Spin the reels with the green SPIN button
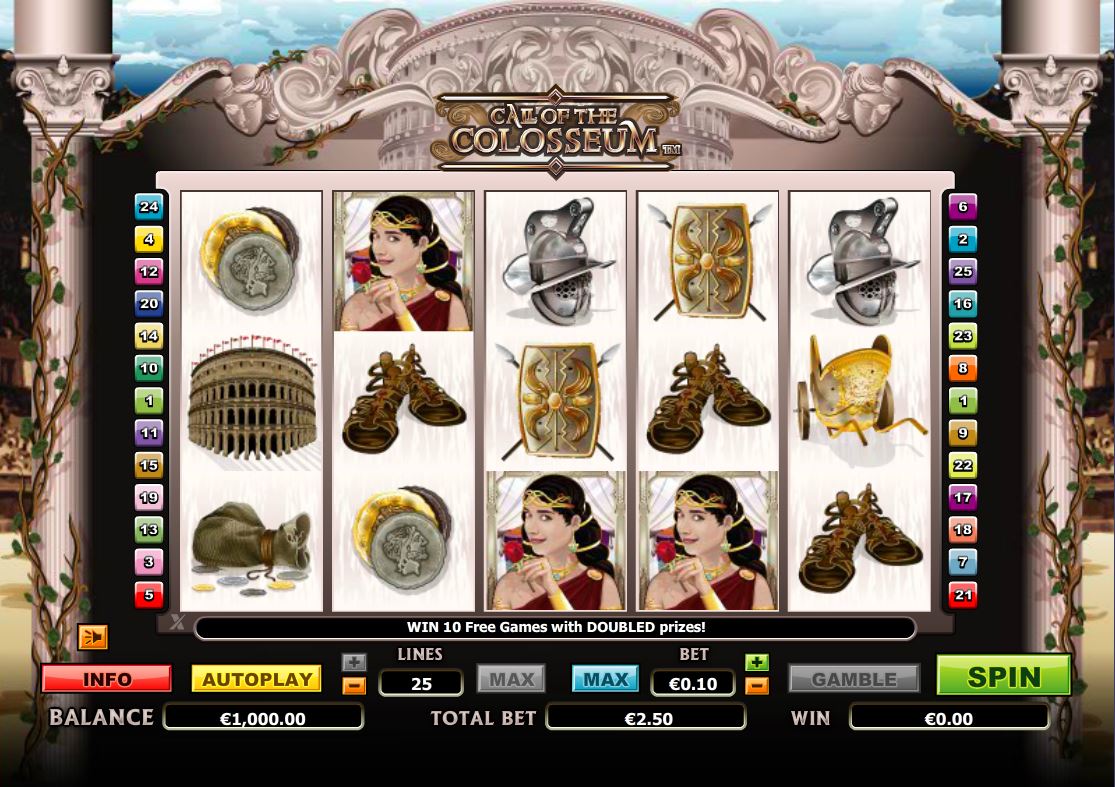This screenshot has width=1115, height=787. 1003,676
